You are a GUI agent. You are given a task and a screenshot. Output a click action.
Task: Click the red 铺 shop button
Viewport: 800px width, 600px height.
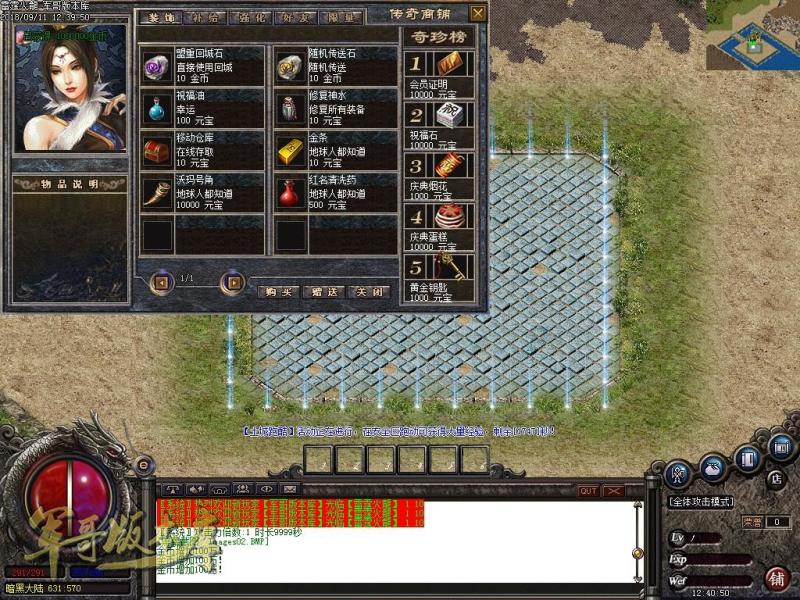(x=776, y=577)
